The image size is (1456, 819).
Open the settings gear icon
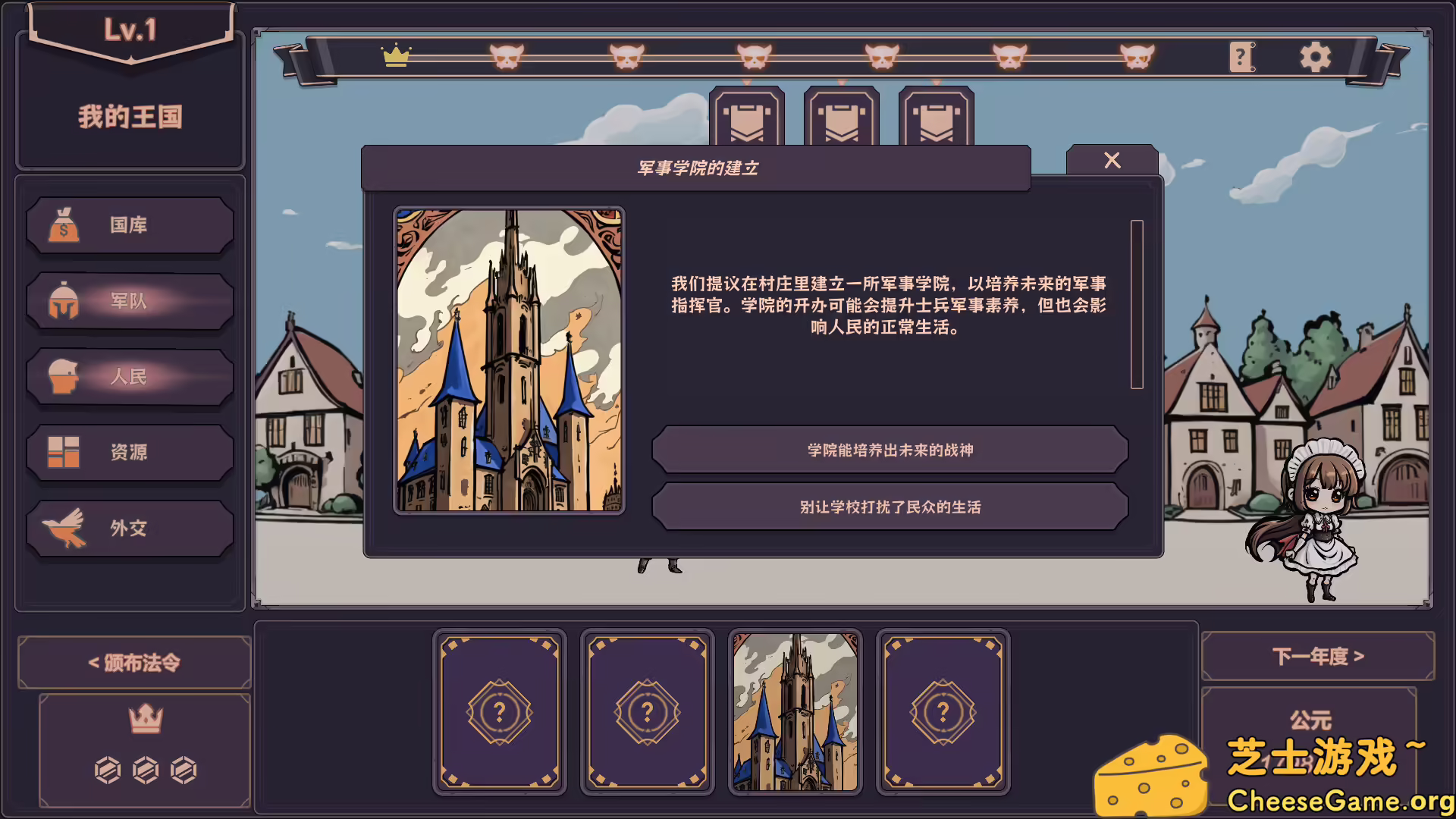point(1314,55)
